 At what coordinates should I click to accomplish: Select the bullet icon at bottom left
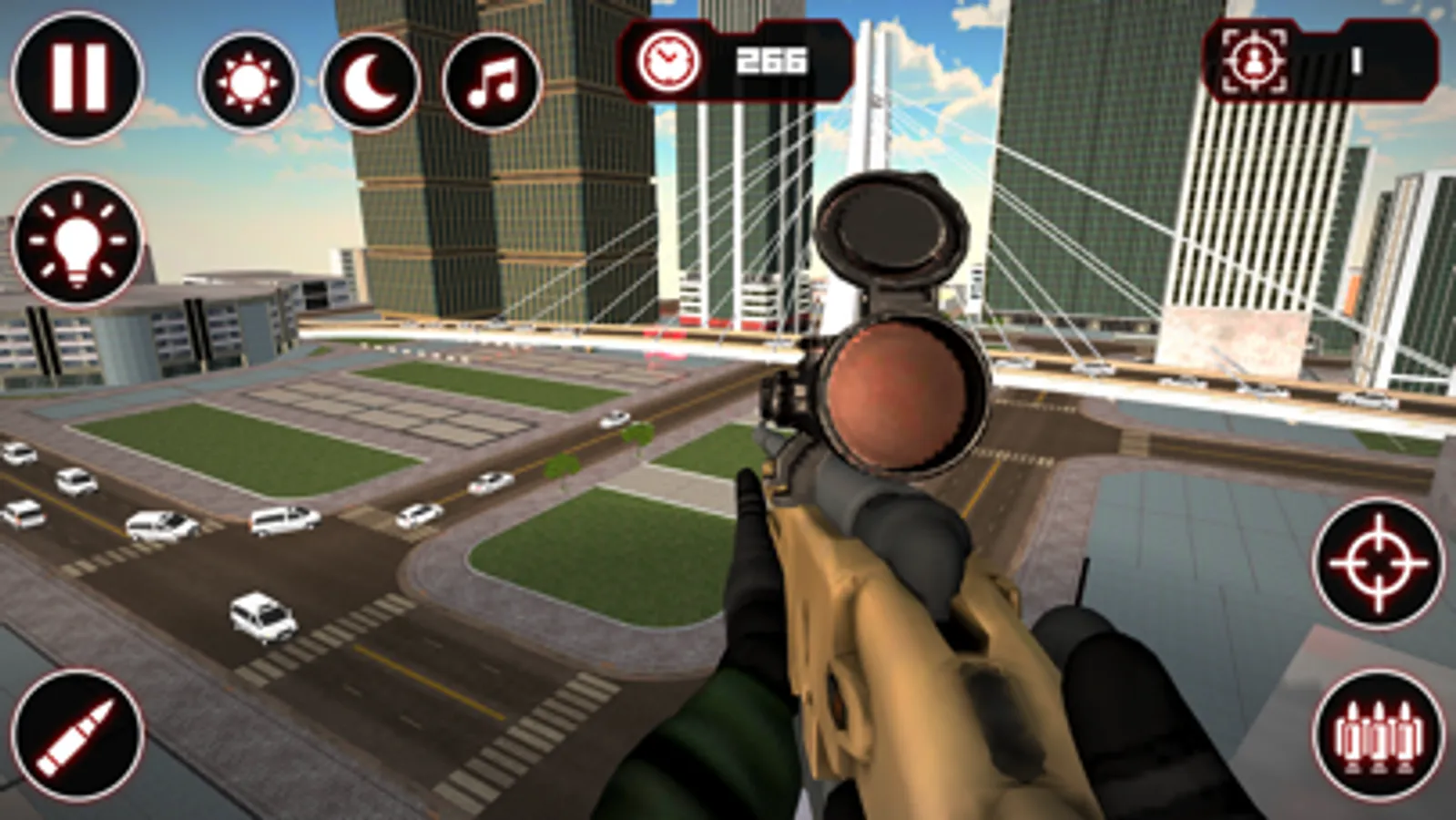pyautogui.click(x=77, y=733)
